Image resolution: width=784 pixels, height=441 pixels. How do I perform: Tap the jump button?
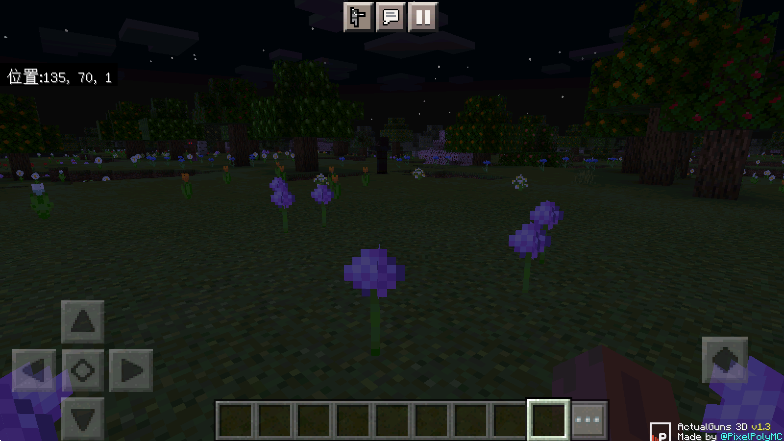pos(725,360)
